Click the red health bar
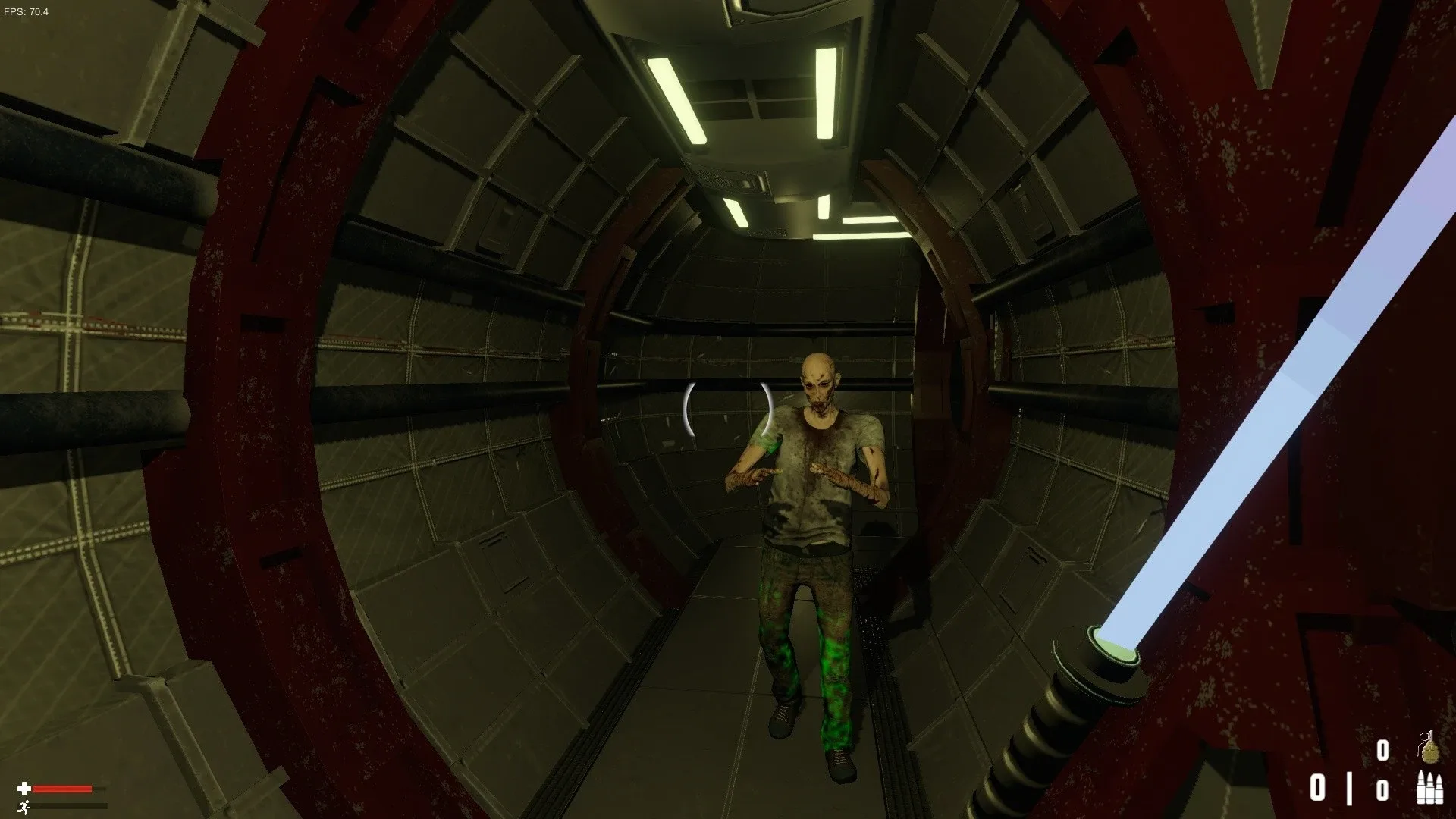1456x819 pixels. (62, 789)
